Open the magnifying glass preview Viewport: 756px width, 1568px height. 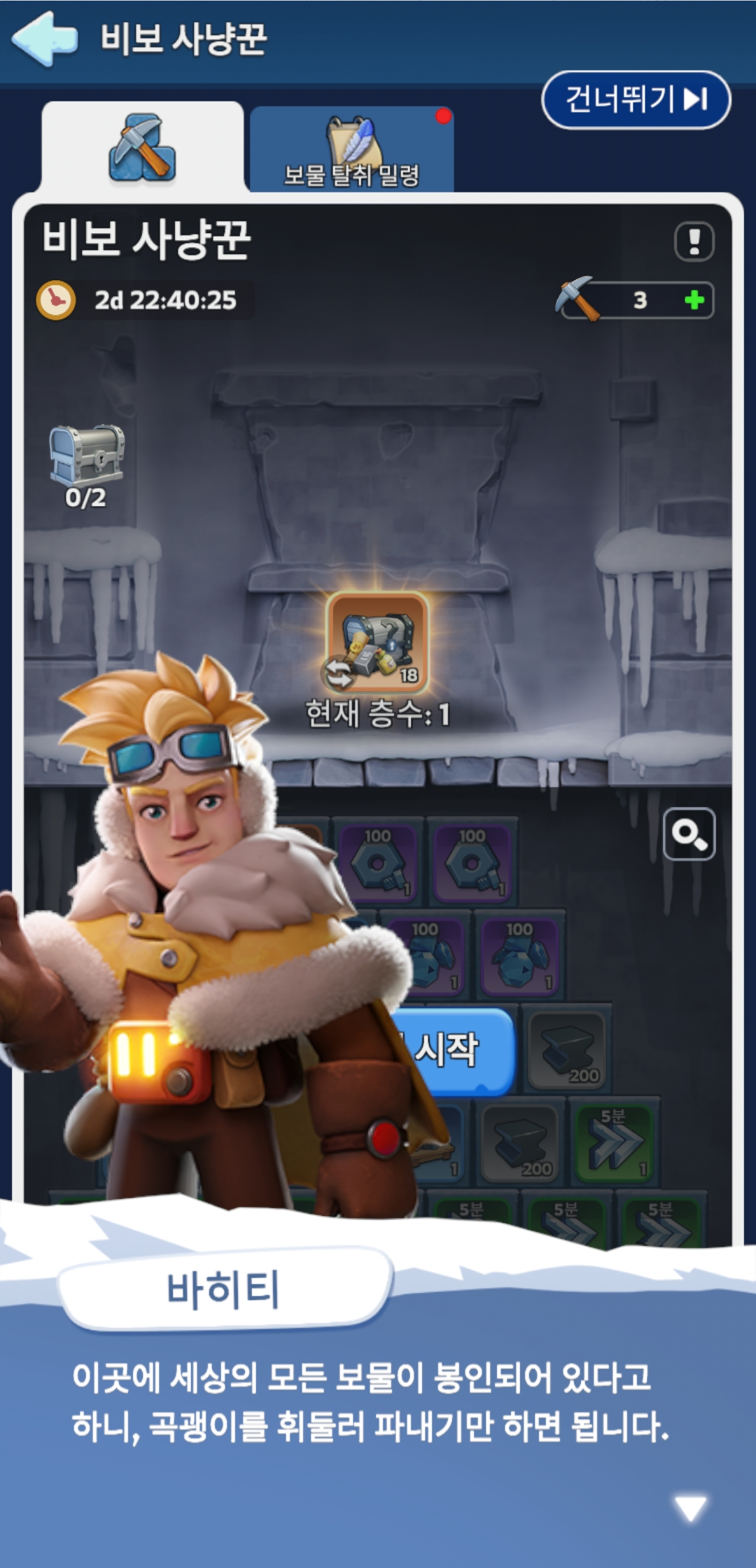[689, 834]
